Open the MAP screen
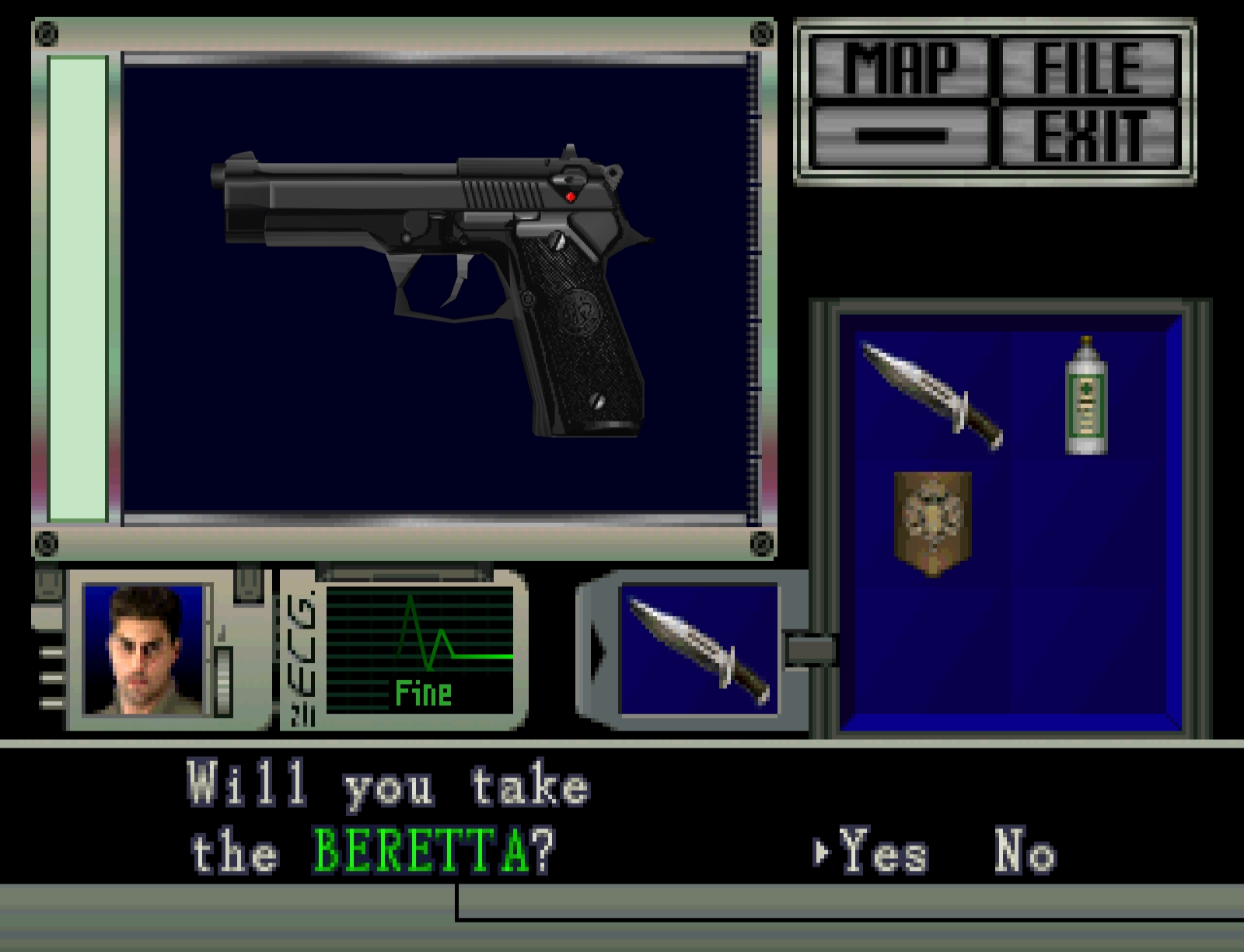 pos(900,68)
